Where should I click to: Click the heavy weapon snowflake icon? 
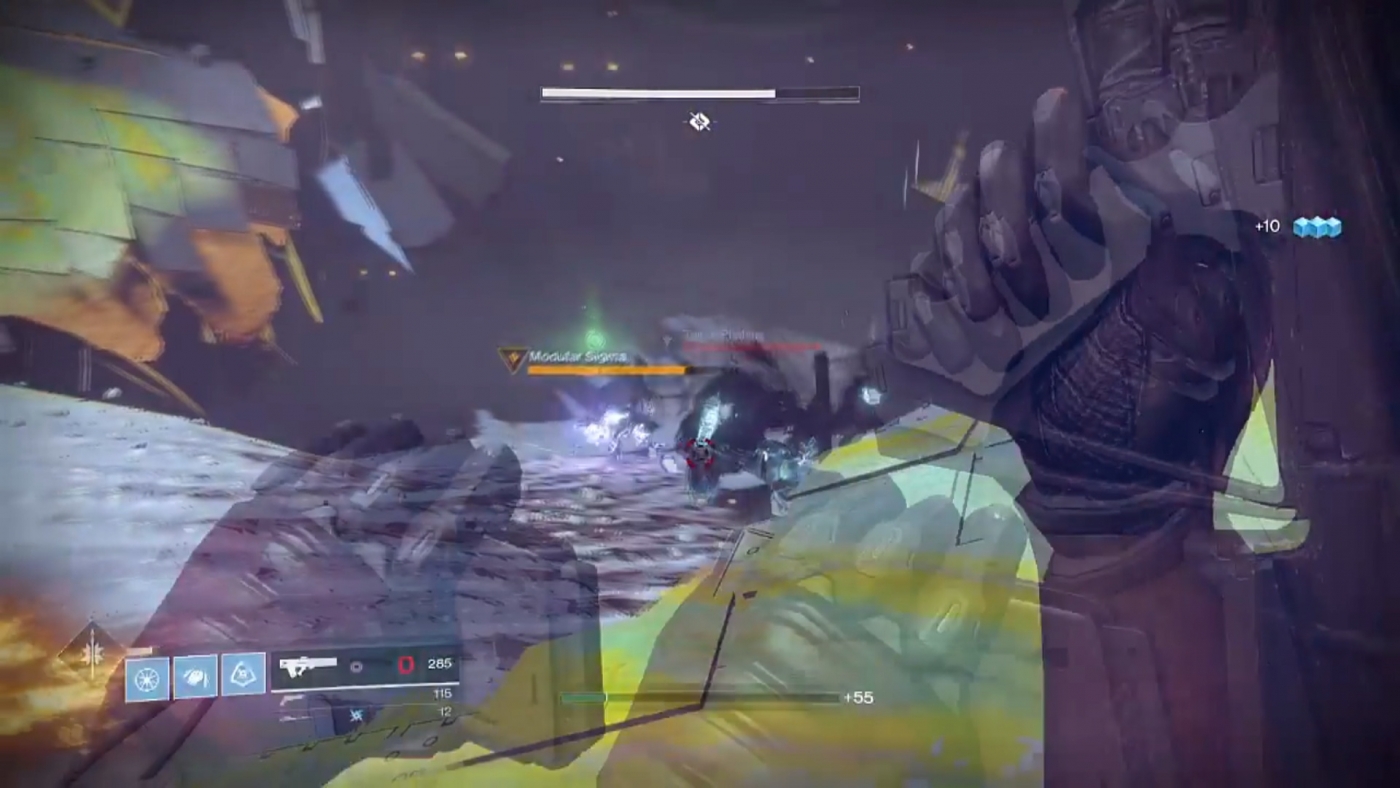tap(356, 714)
